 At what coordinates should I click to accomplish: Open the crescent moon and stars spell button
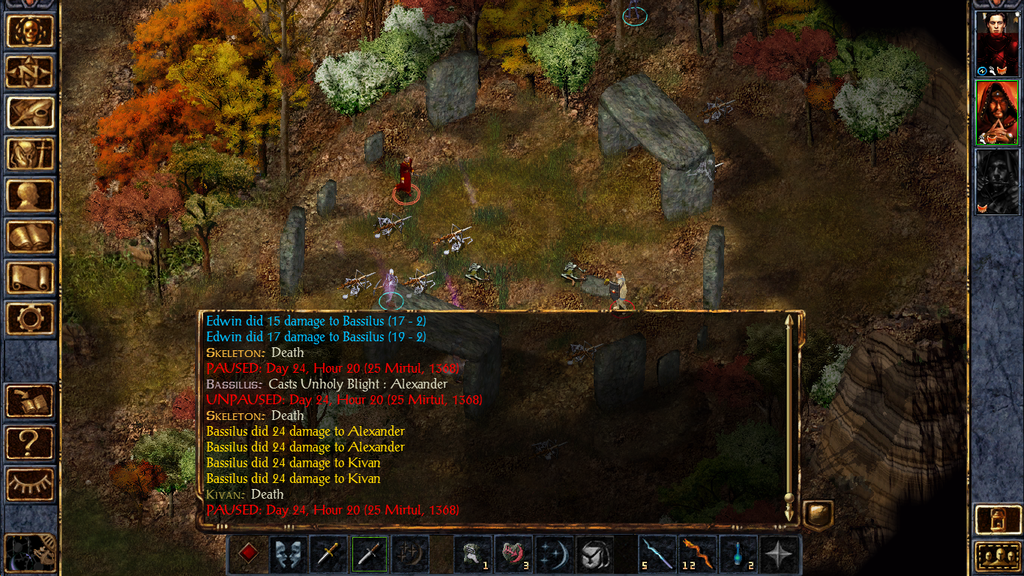553,554
